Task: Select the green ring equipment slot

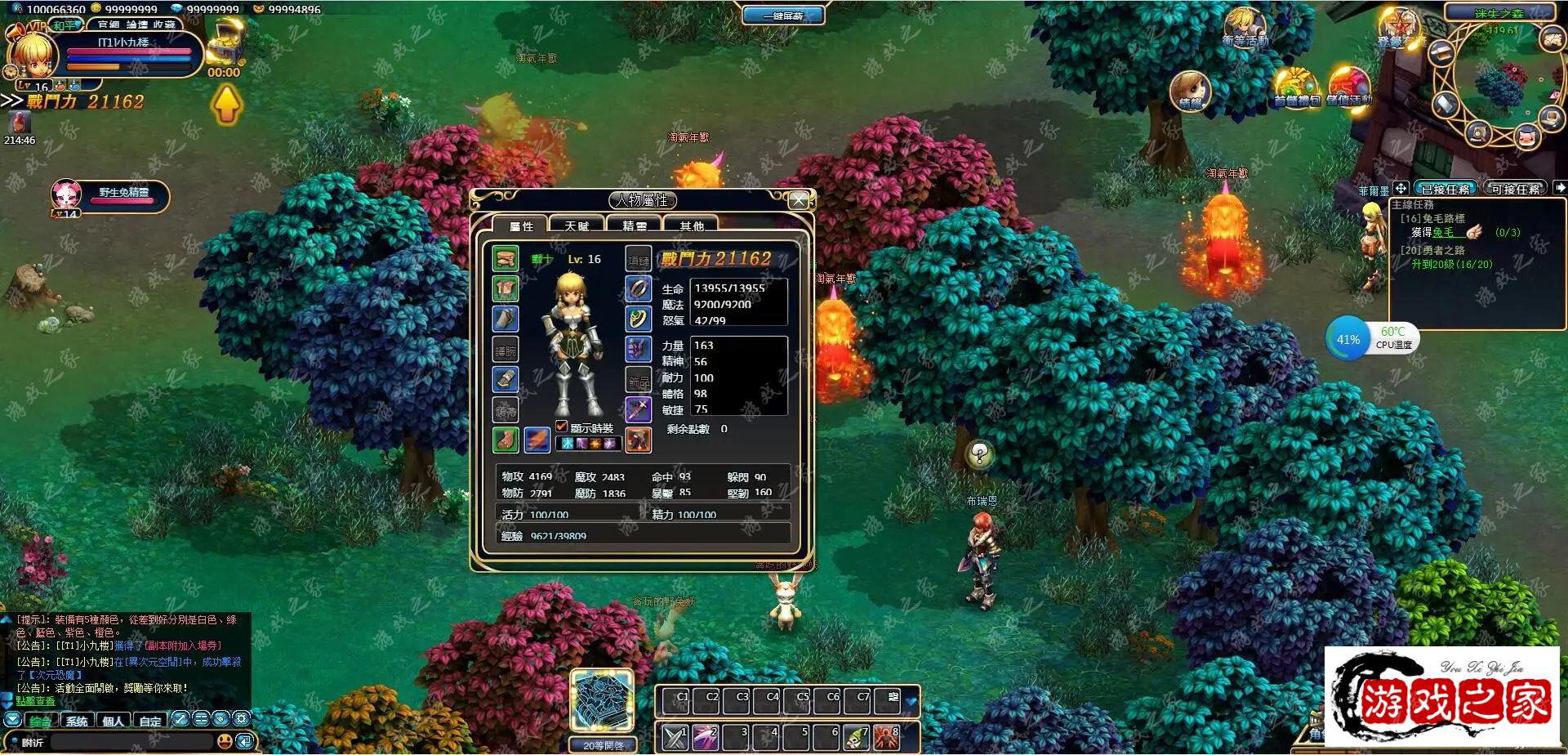Action: (638, 319)
